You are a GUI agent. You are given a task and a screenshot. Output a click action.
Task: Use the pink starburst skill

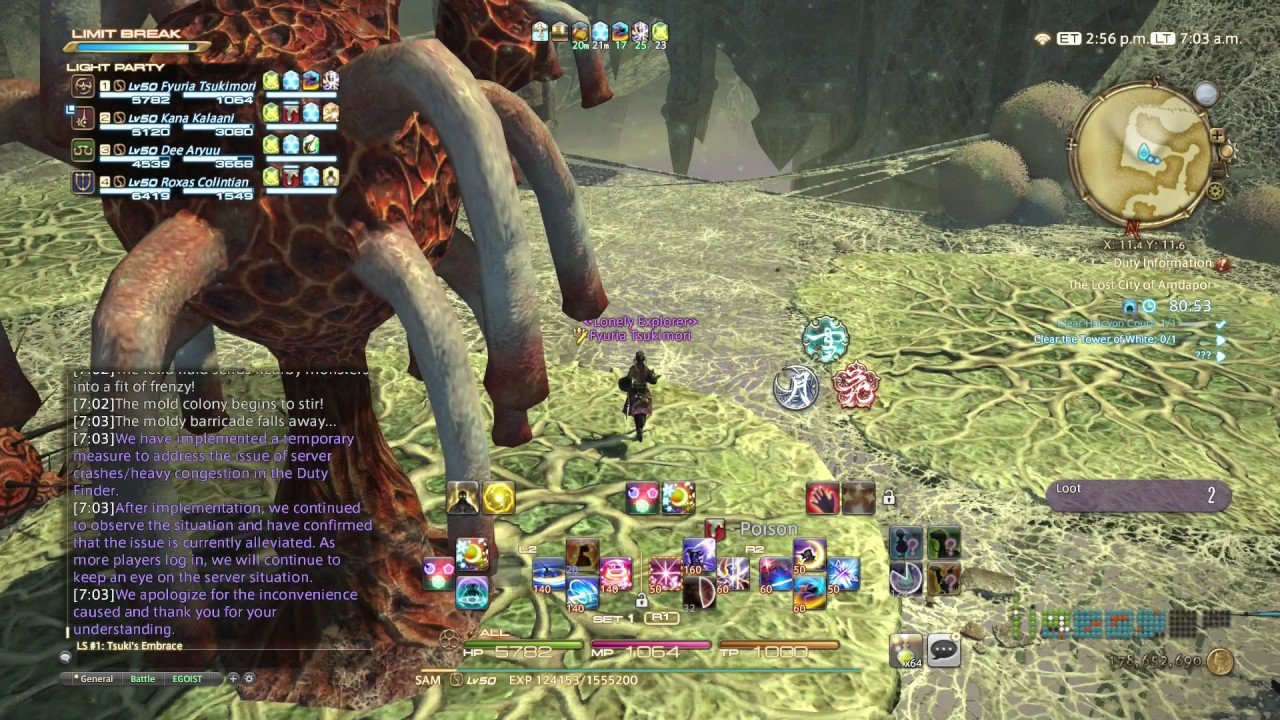[665, 572]
